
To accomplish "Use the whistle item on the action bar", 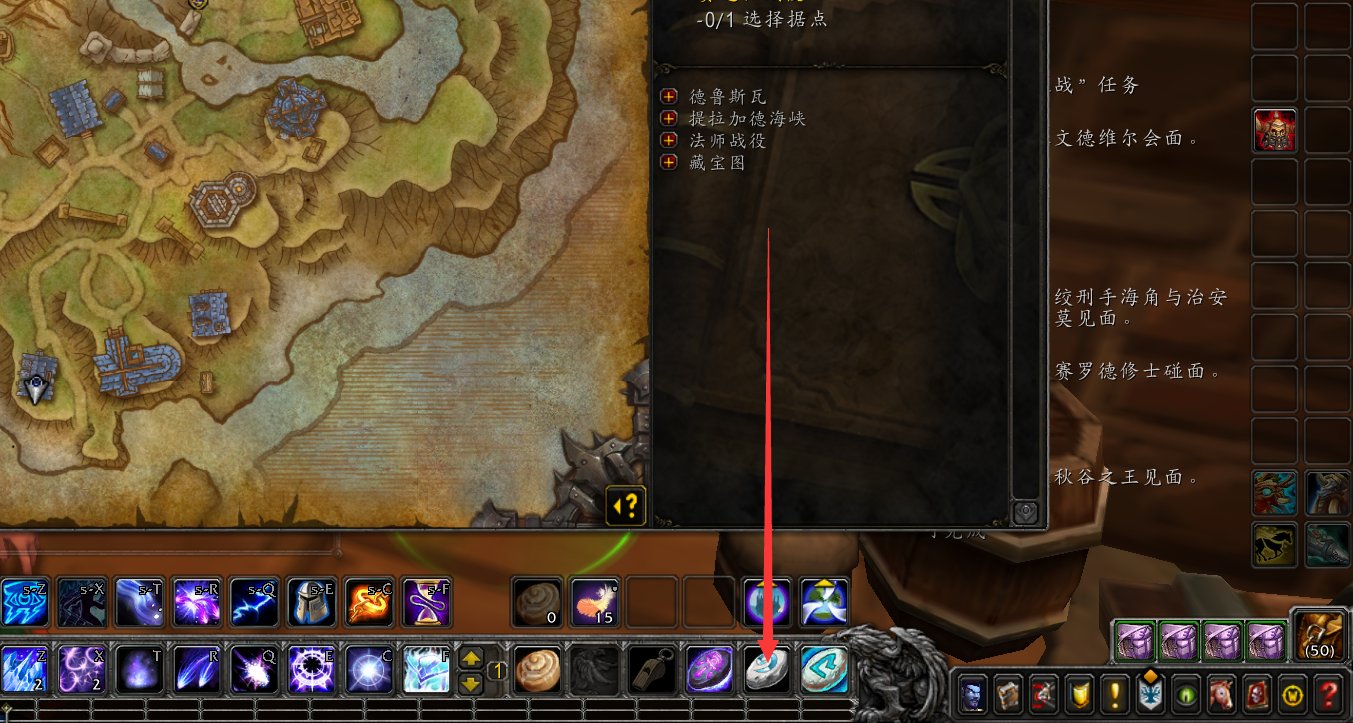I will [654, 669].
